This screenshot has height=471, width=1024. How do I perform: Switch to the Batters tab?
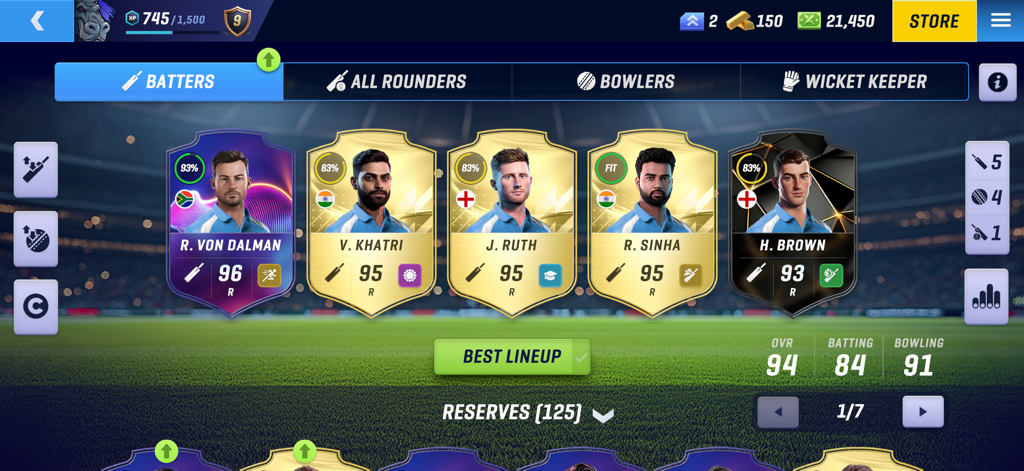[x=169, y=82]
